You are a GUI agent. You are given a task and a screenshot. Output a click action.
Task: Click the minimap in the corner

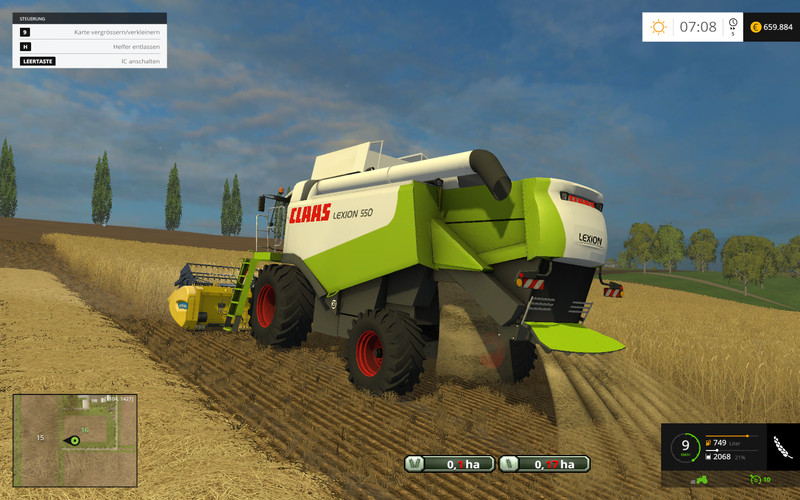point(73,440)
